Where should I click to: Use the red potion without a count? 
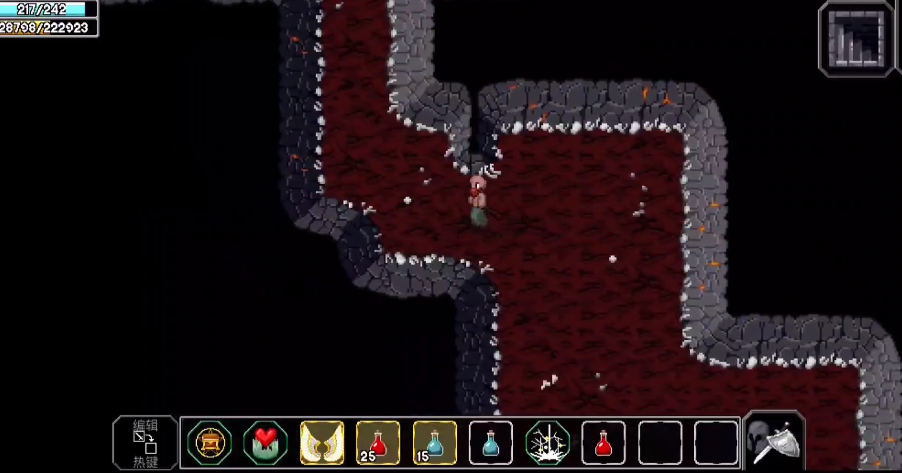pos(603,442)
